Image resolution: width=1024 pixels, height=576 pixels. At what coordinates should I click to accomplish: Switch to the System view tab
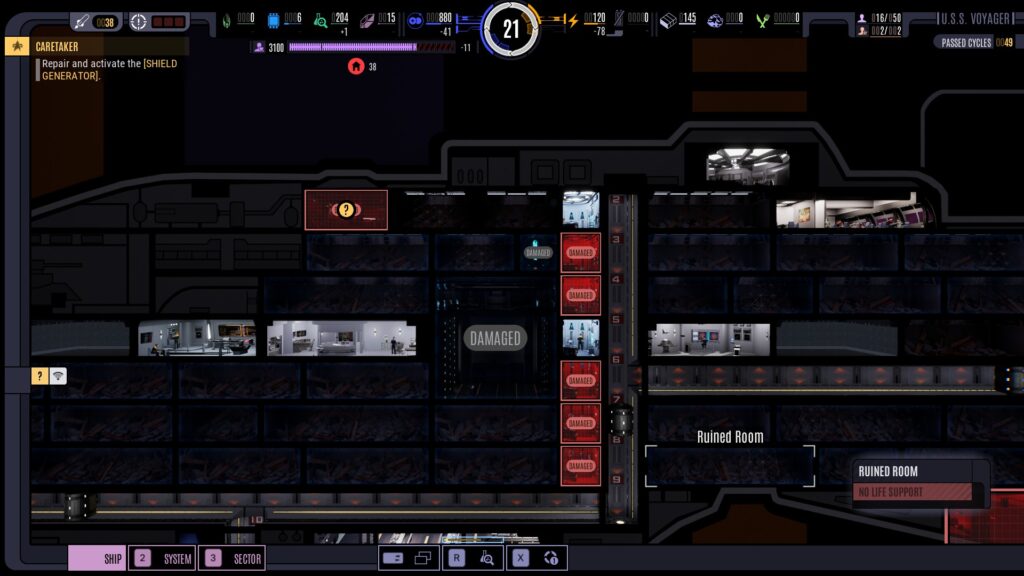pos(163,559)
